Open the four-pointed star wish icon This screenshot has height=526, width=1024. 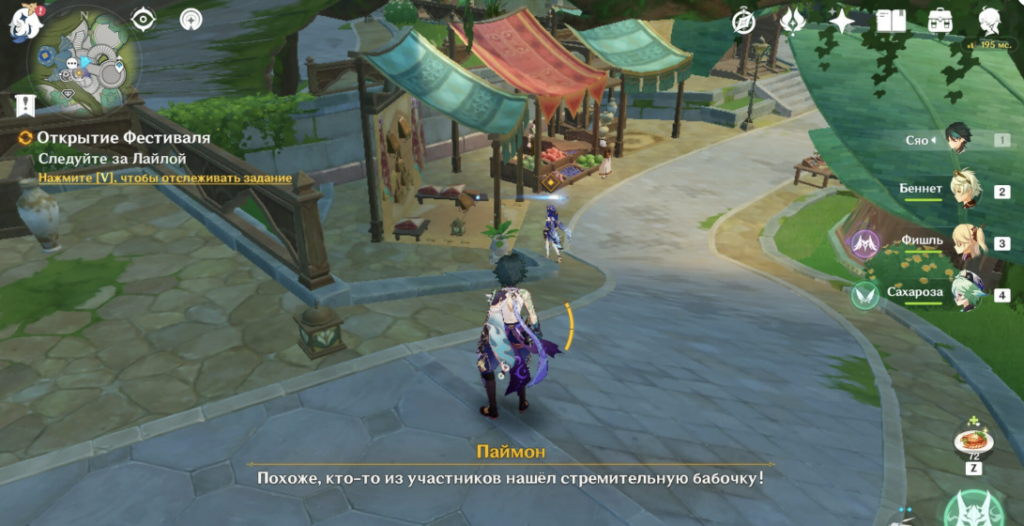click(x=842, y=21)
